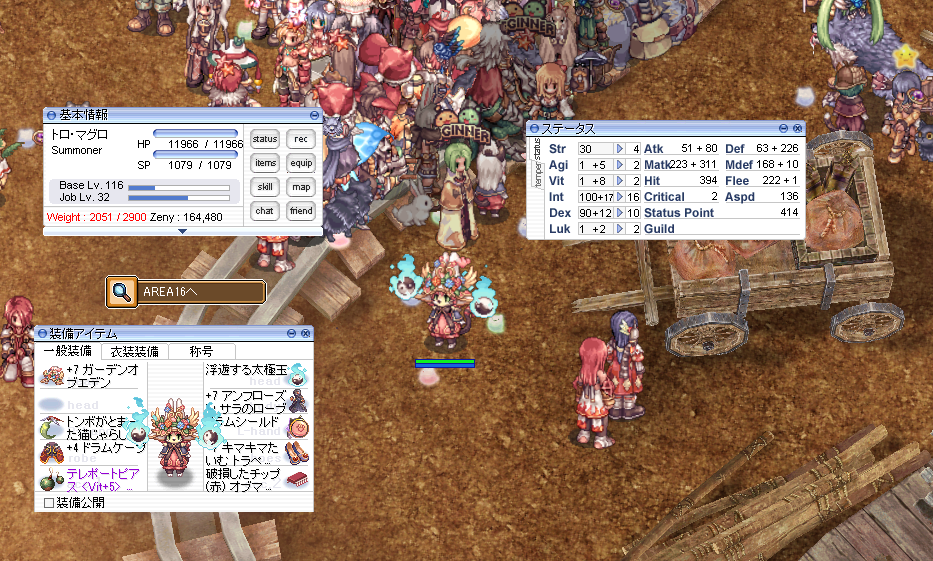The height and width of the screenshot is (561, 933).
Task: Open the chat button
Action: pyautogui.click(x=265, y=211)
